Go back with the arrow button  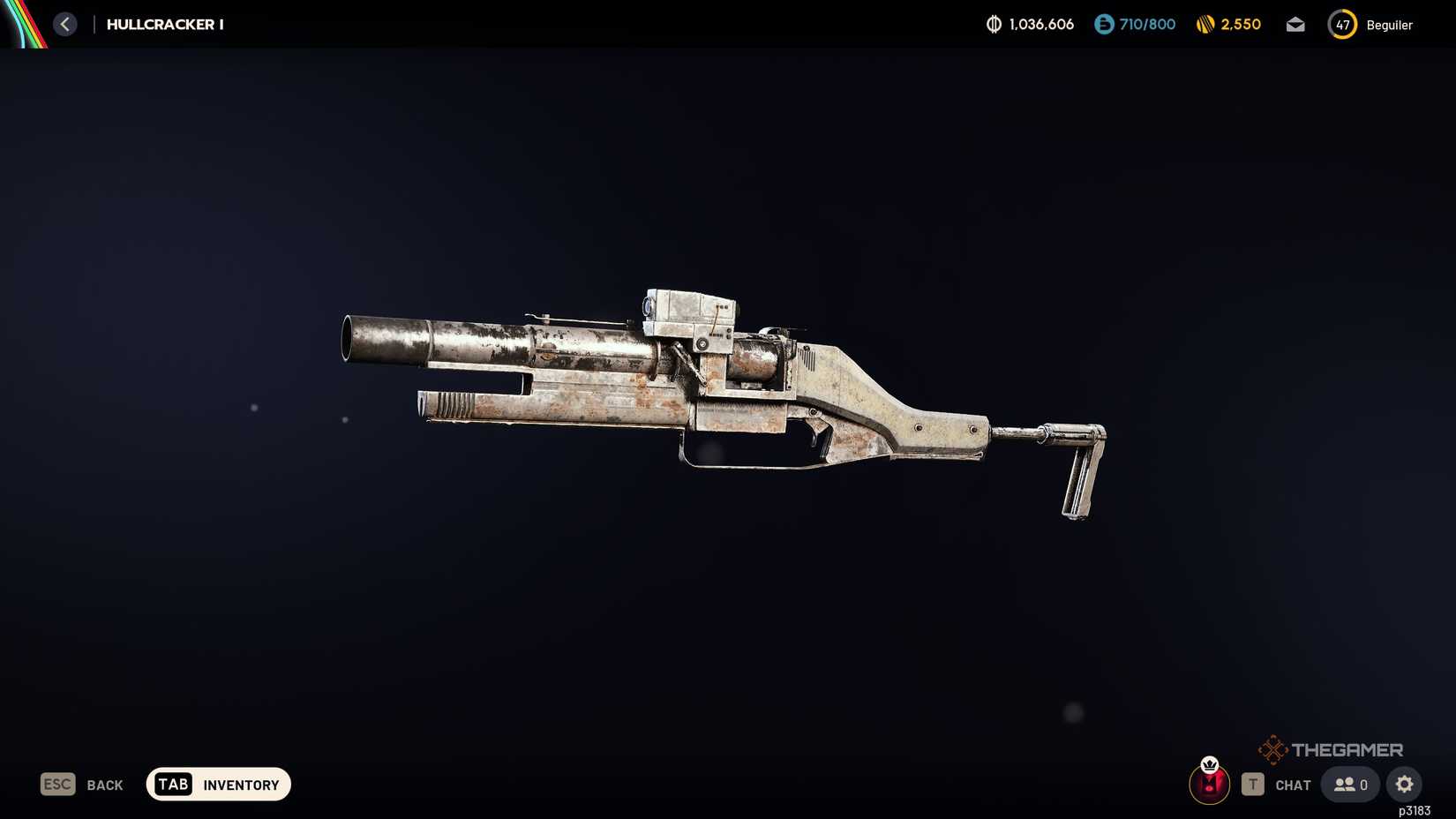pos(64,24)
